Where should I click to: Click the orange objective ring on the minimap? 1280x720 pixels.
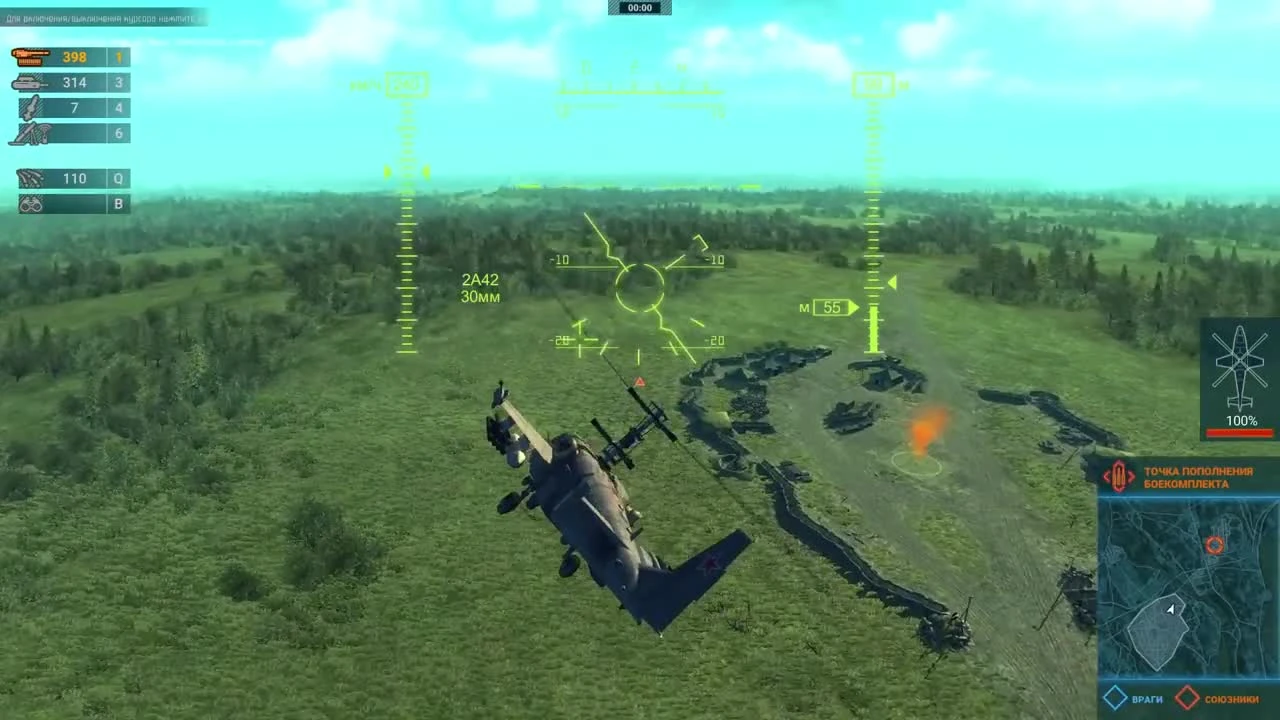pyautogui.click(x=1214, y=545)
